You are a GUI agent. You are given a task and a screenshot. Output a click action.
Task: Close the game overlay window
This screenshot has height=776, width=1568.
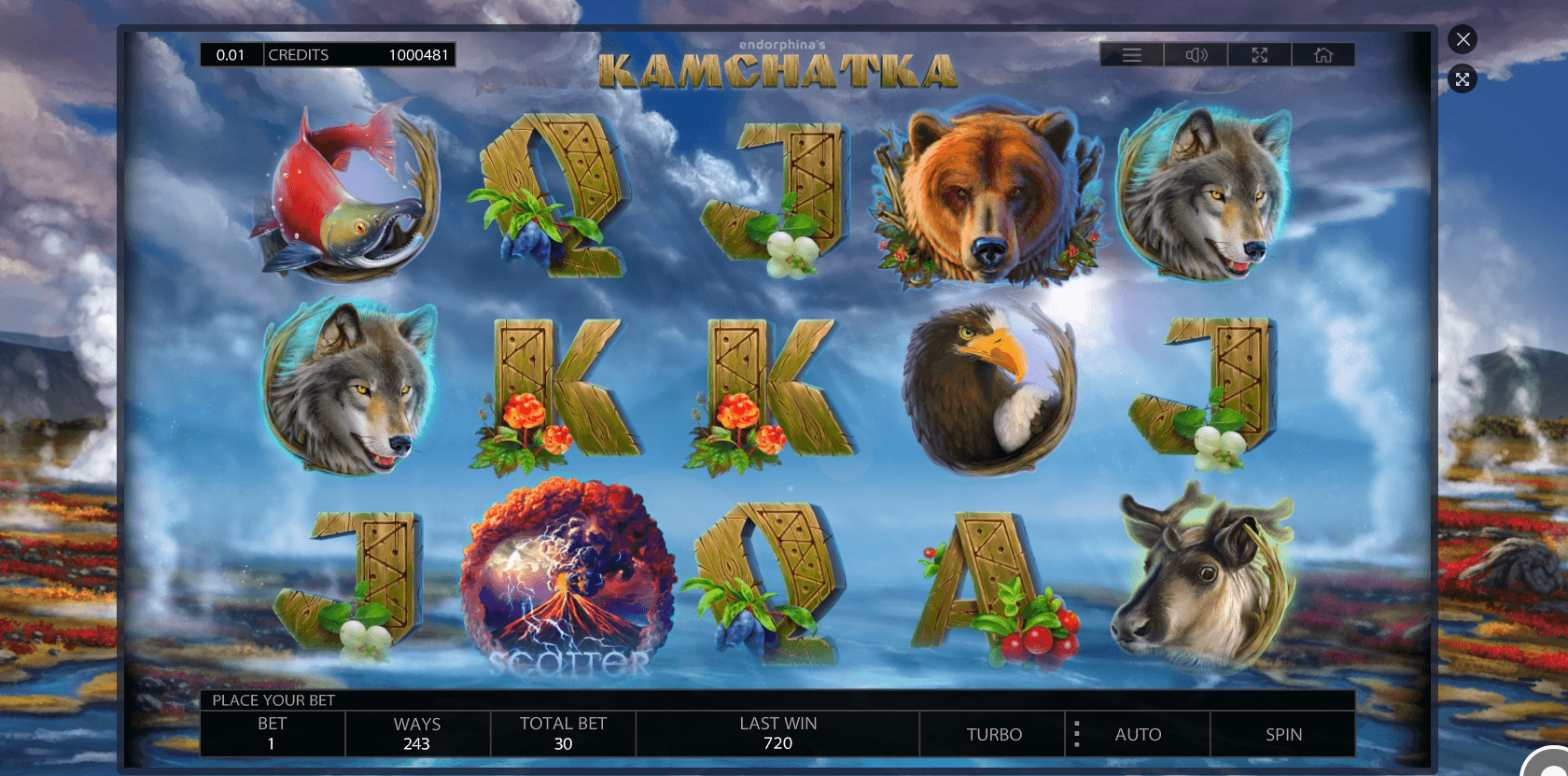click(x=1463, y=39)
